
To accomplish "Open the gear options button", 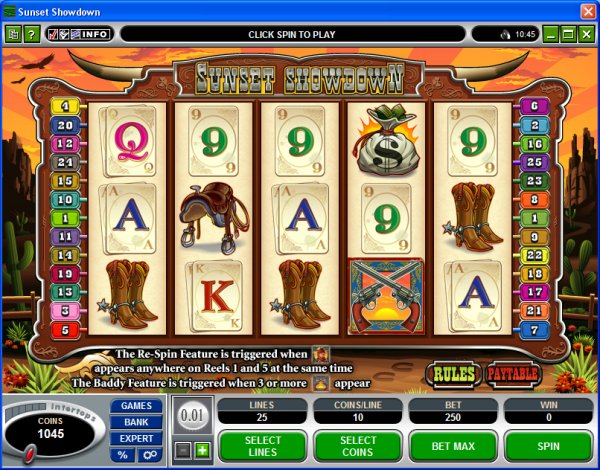I will 149,455.
